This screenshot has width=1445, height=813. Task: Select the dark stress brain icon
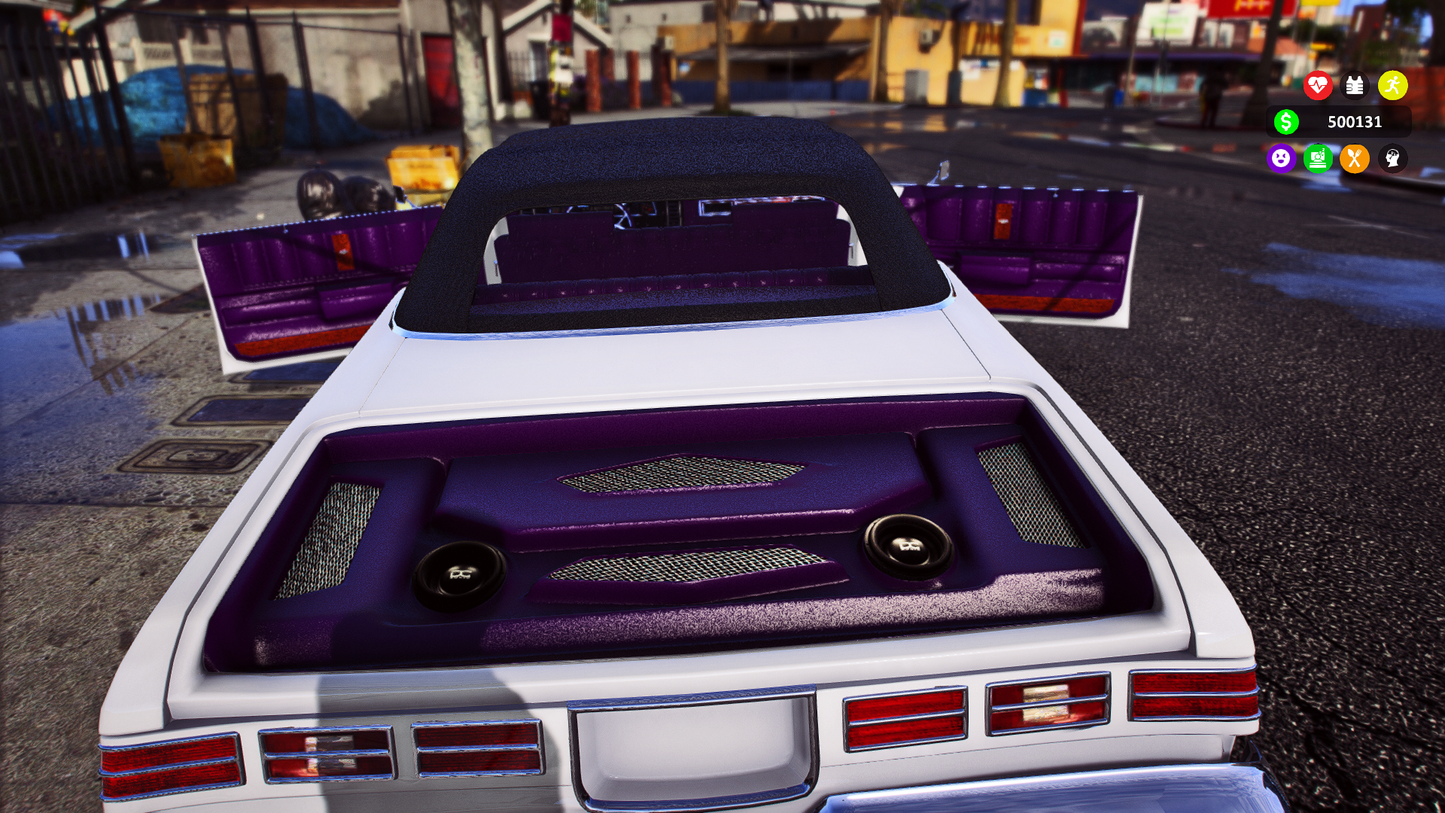coord(1392,158)
